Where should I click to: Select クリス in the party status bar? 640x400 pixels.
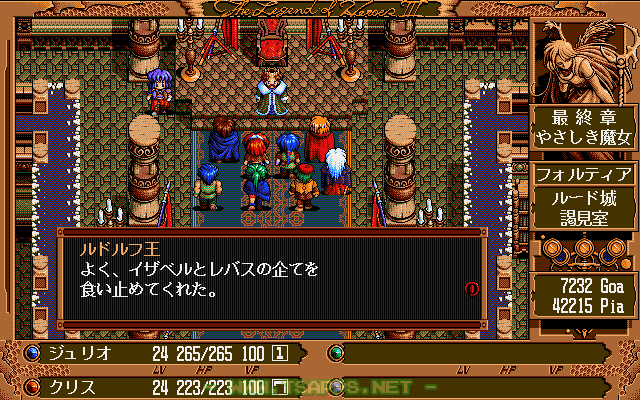pyautogui.click(x=72, y=386)
